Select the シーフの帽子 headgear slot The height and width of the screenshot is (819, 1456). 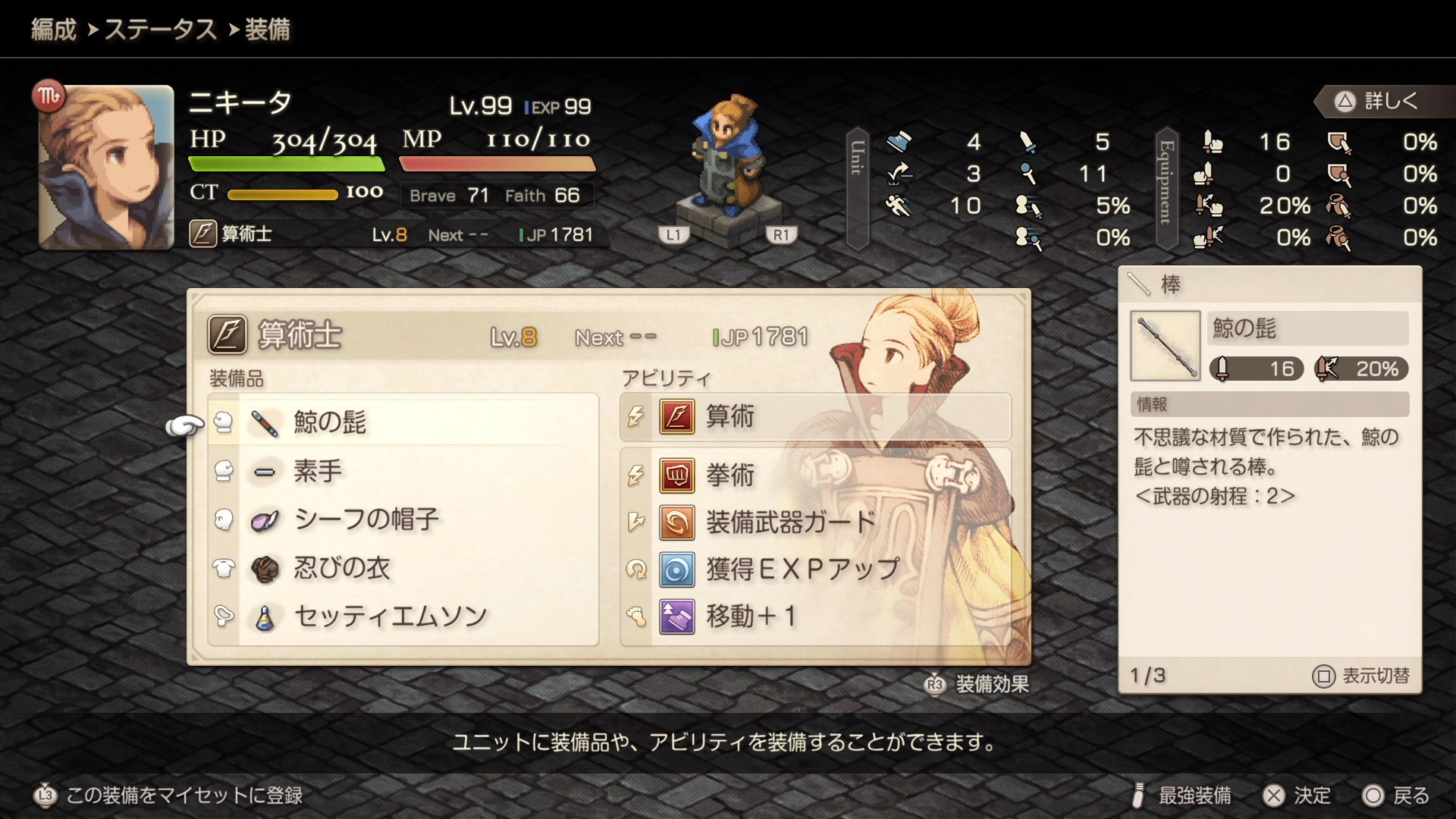tap(403, 519)
